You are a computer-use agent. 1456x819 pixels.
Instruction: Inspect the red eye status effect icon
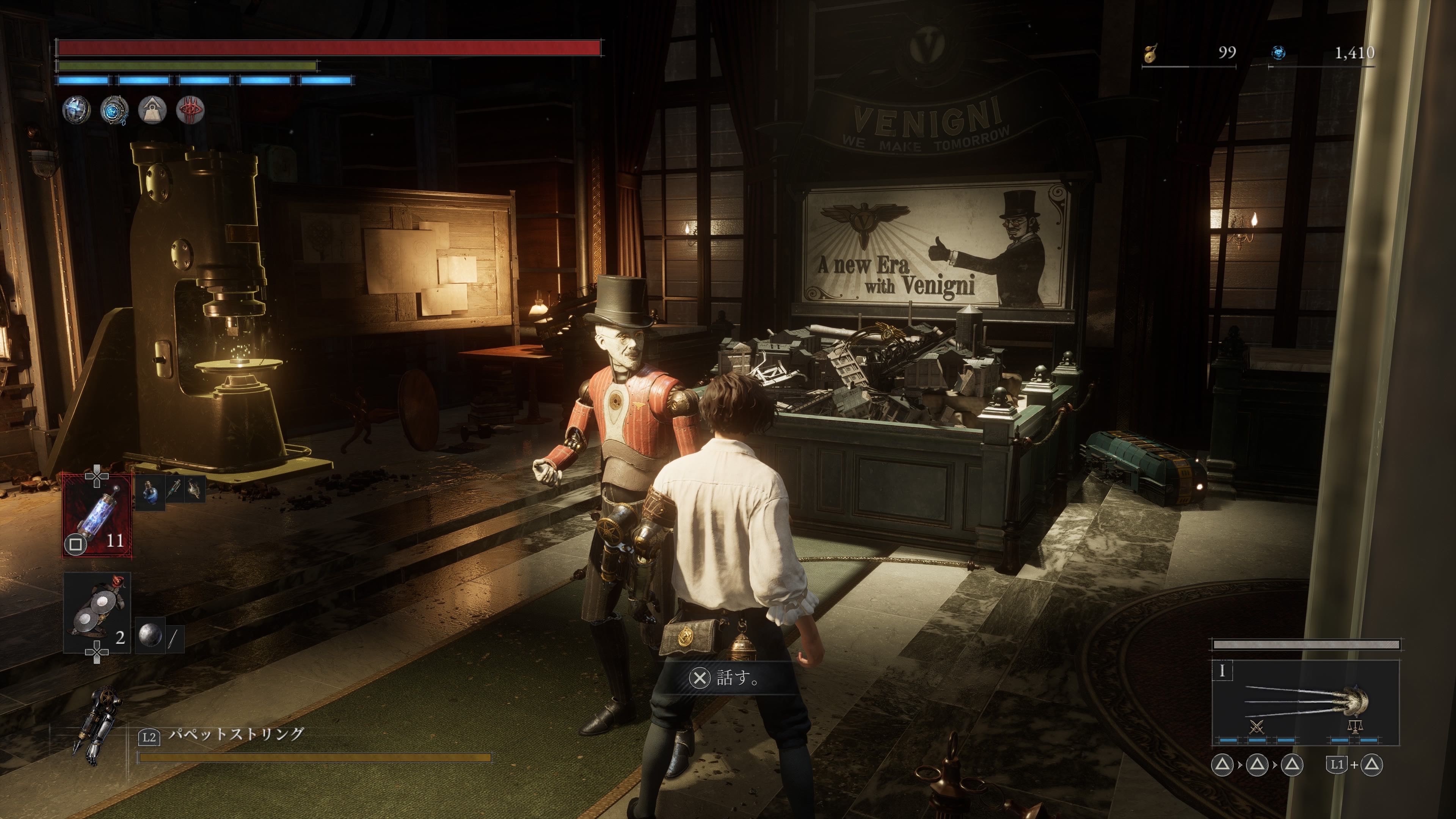pos(190,110)
